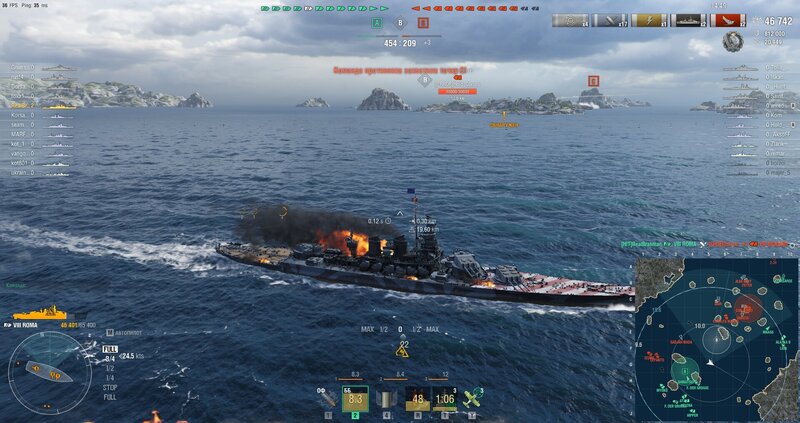Set engine telegraph to STOP

tap(109, 386)
